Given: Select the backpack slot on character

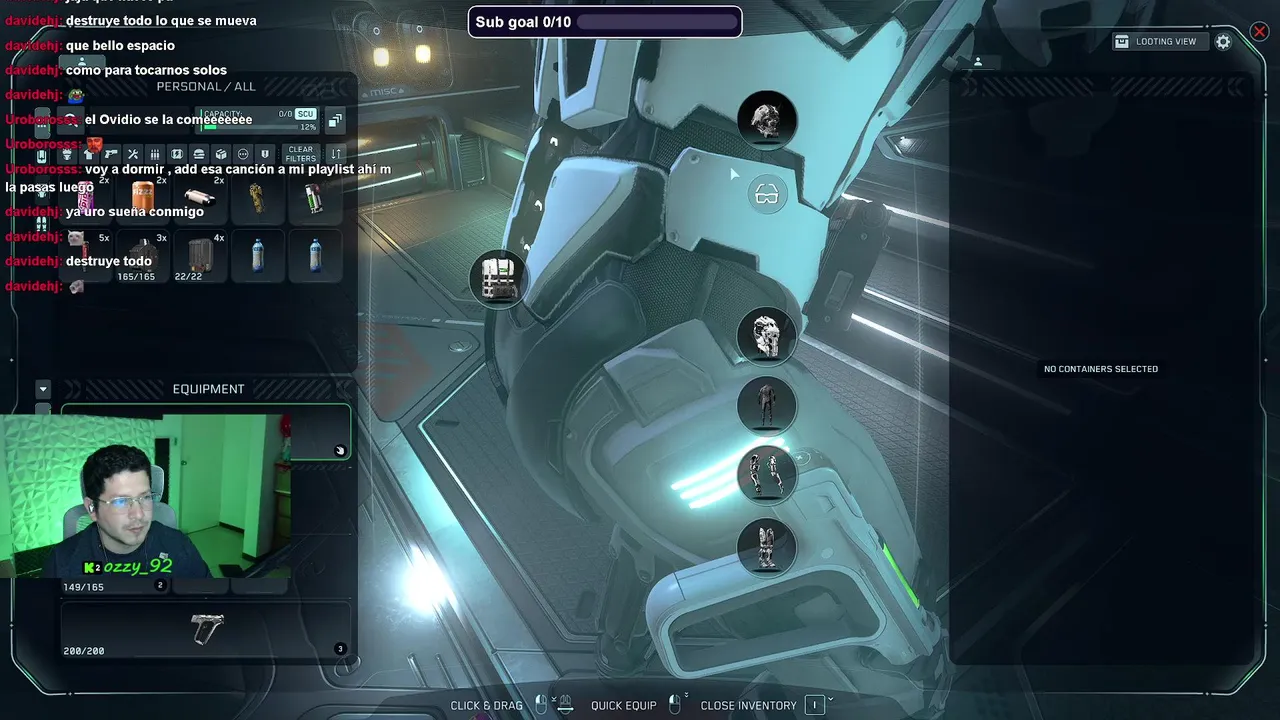Looking at the screenshot, I should (498, 279).
